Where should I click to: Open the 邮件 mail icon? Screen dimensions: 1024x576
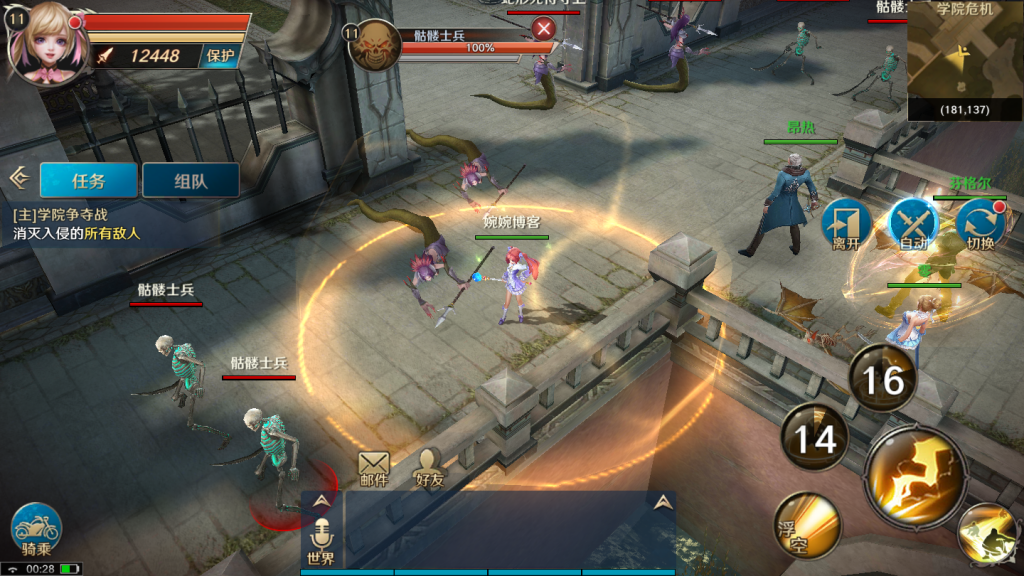374,468
